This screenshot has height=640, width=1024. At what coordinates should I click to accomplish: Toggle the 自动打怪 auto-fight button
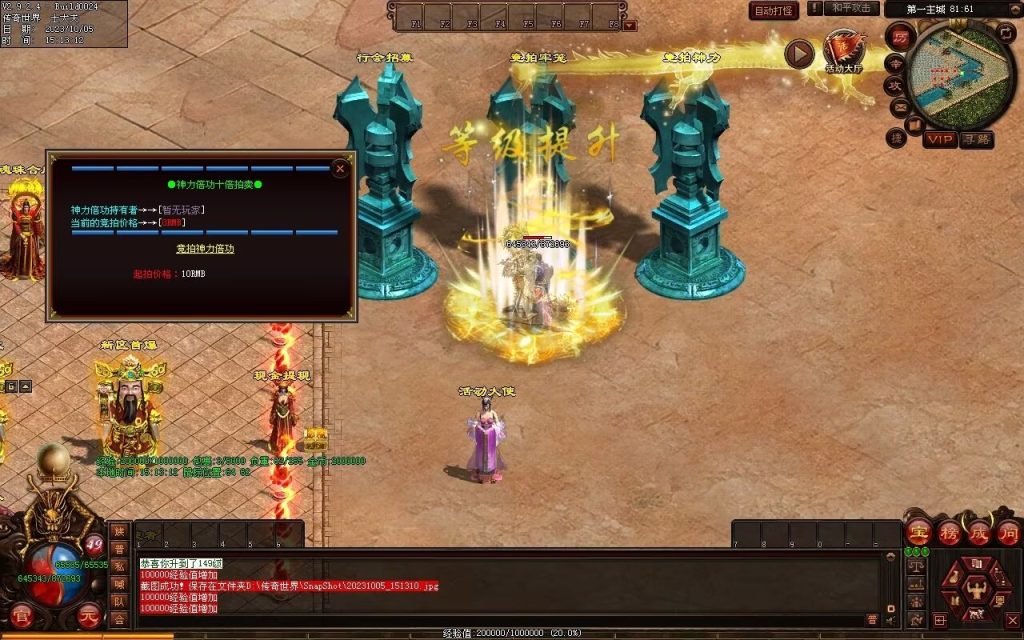pyautogui.click(x=774, y=11)
